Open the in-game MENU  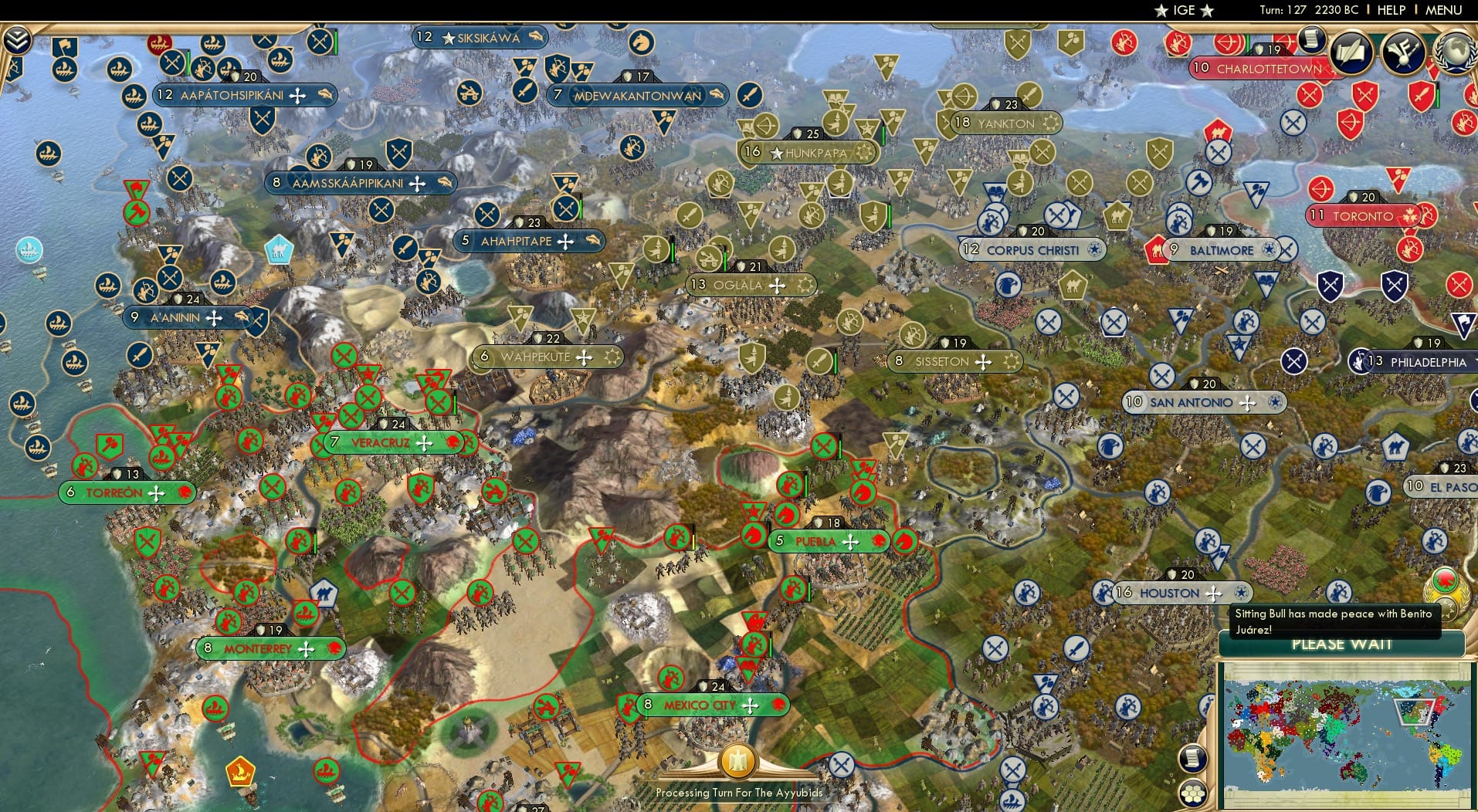[x=1446, y=10]
